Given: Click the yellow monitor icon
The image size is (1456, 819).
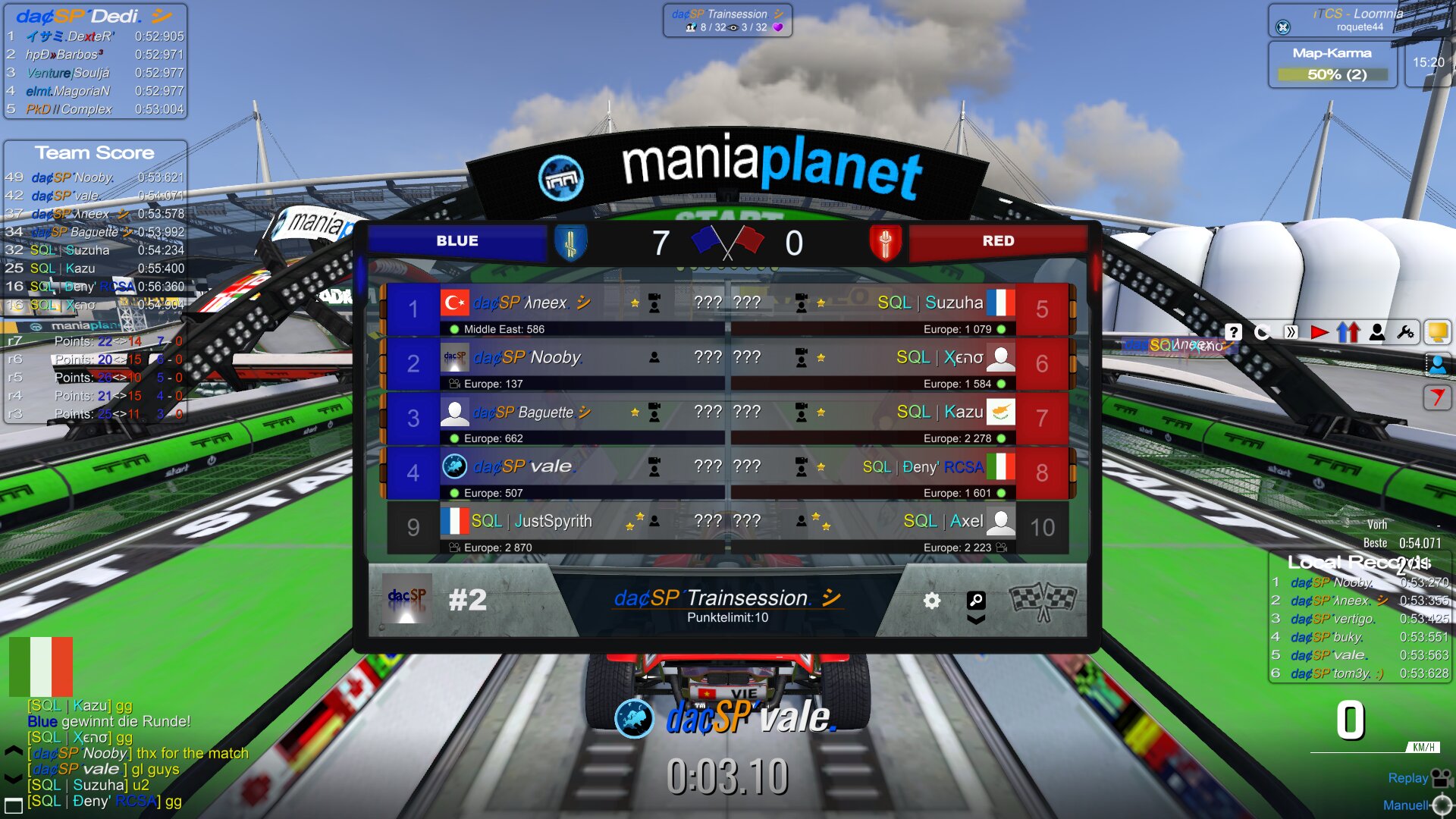Looking at the screenshot, I should coord(1437,332).
